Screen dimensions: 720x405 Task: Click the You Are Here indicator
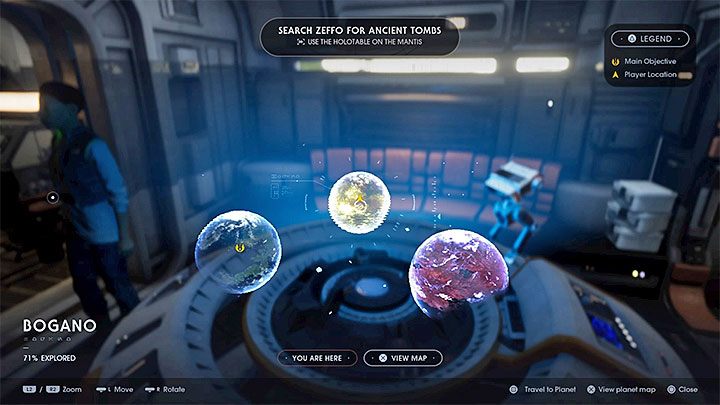317,357
